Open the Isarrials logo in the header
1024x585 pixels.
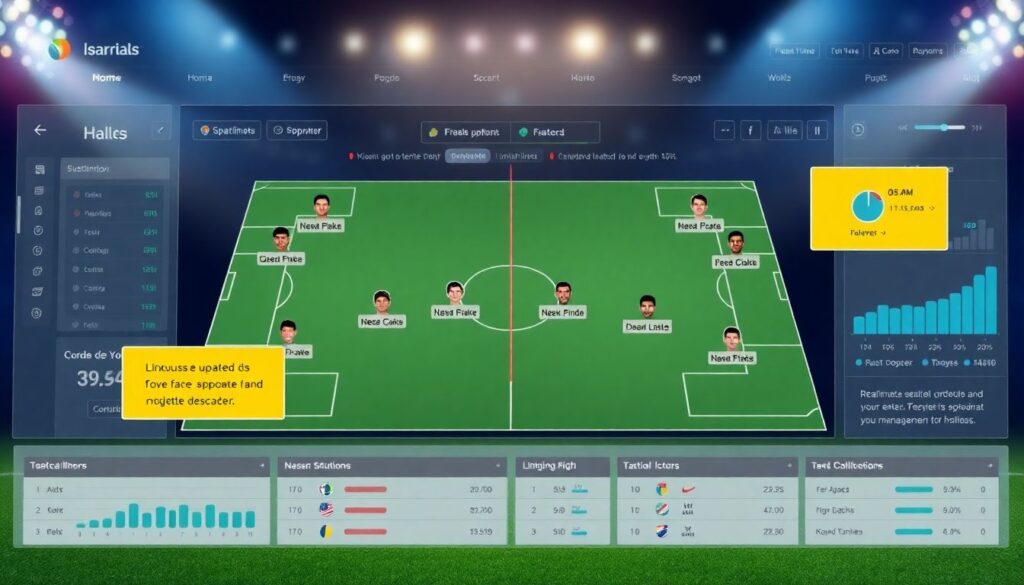[x=94, y=48]
